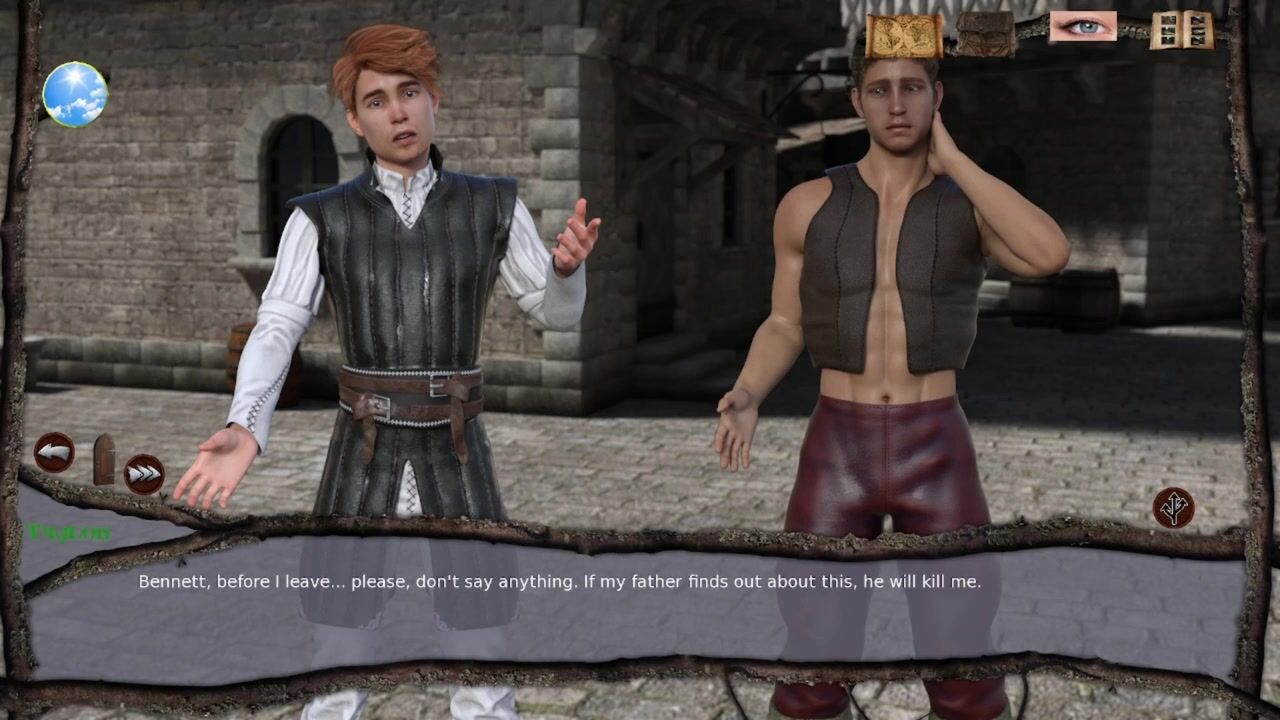This screenshot has width=1280, height=720.
Task: Open the photo album book icon
Action: click(x=1181, y=30)
